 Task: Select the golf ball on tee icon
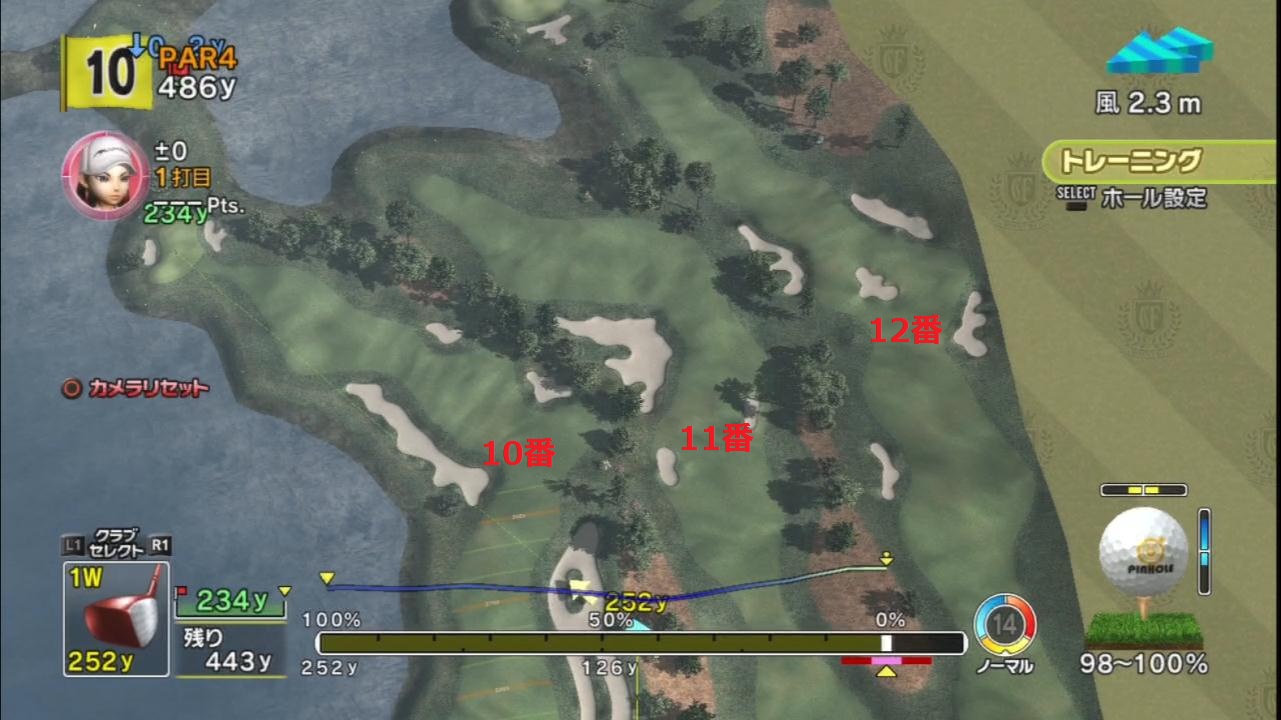point(1143,553)
